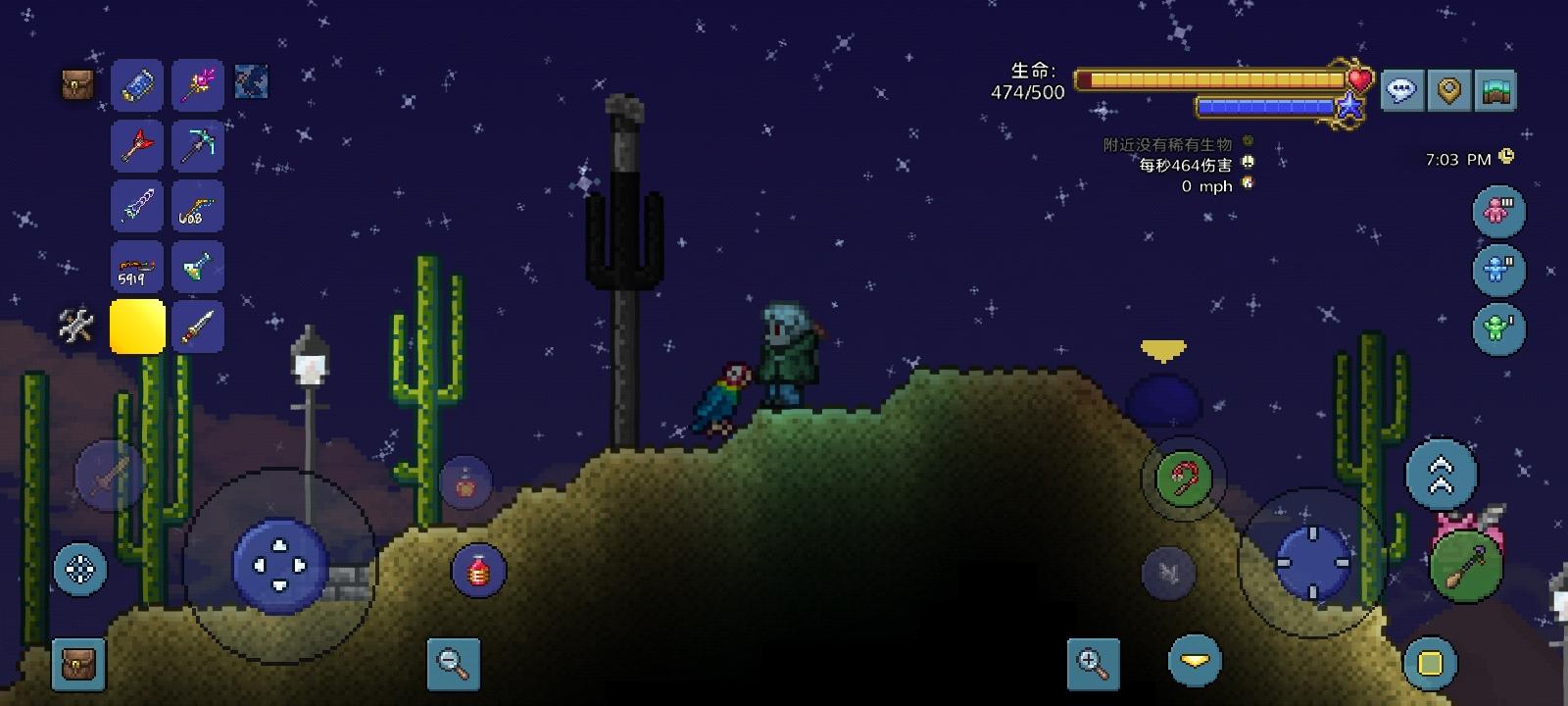This screenshot has width=1568, height=706.
Task: Open the chat bubble panel
Action: click(1402, 91)
